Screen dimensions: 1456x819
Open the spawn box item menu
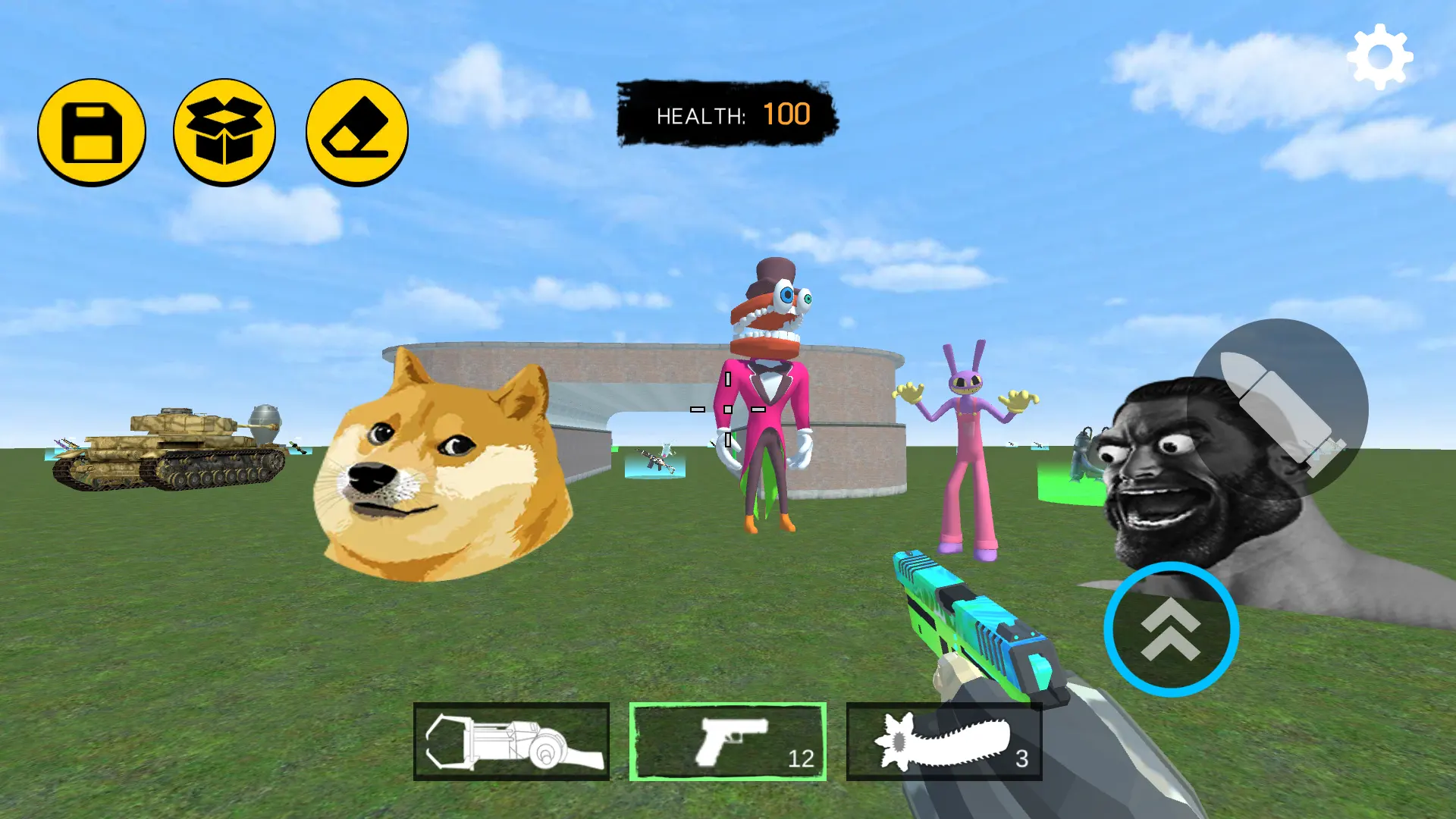[x=224, y=133]
